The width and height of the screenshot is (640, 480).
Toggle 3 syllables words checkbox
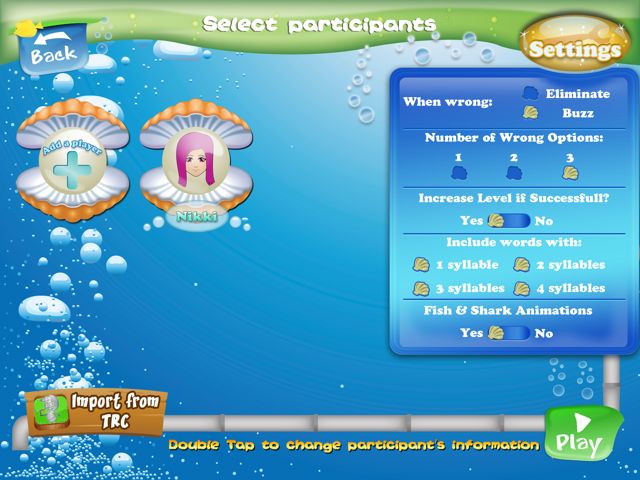422,288
